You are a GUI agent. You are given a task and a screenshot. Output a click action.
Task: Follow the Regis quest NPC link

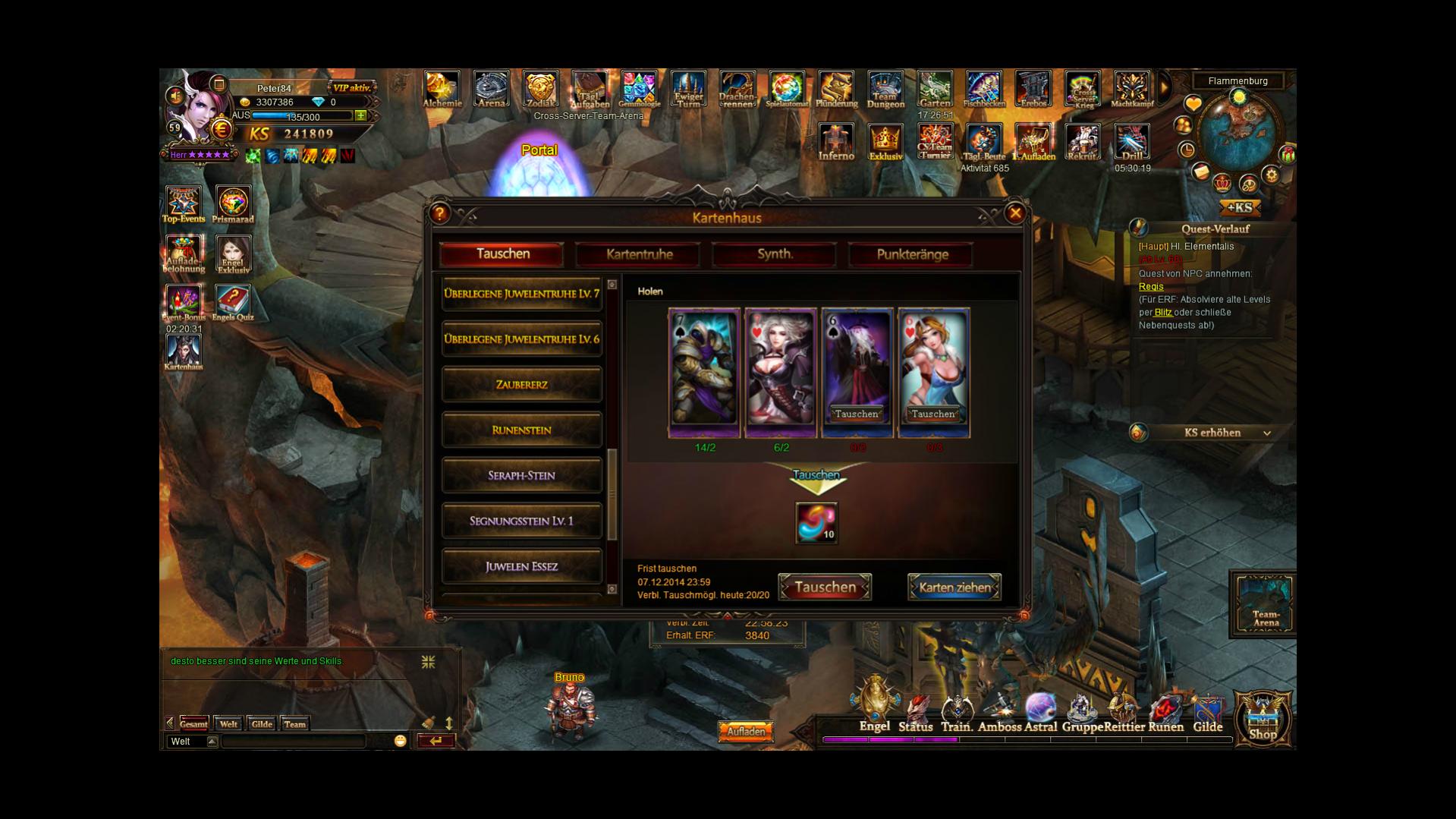pos(1150,287)
